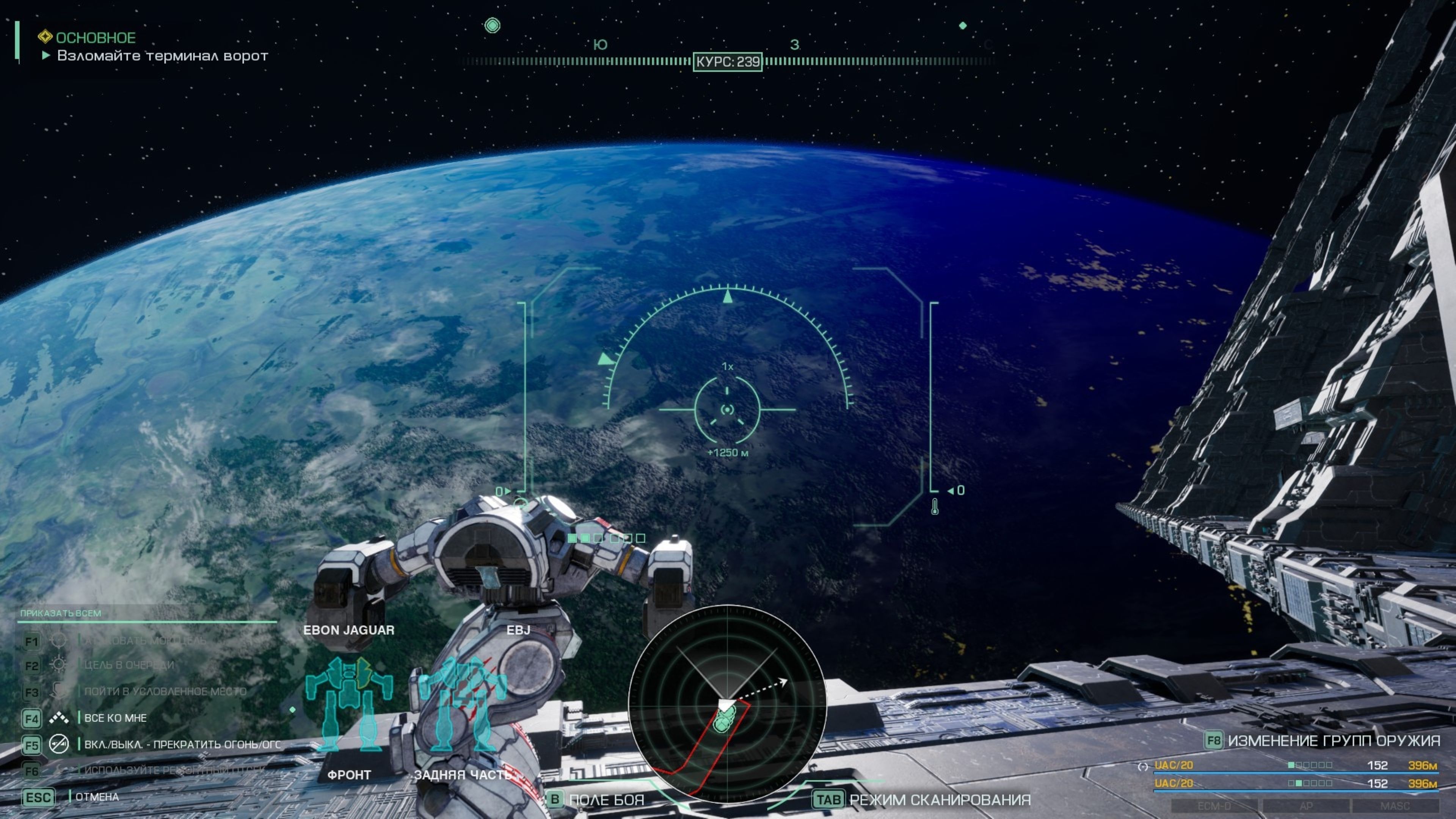Click the "Курс: 239" compass heading box

coord(728,61)
